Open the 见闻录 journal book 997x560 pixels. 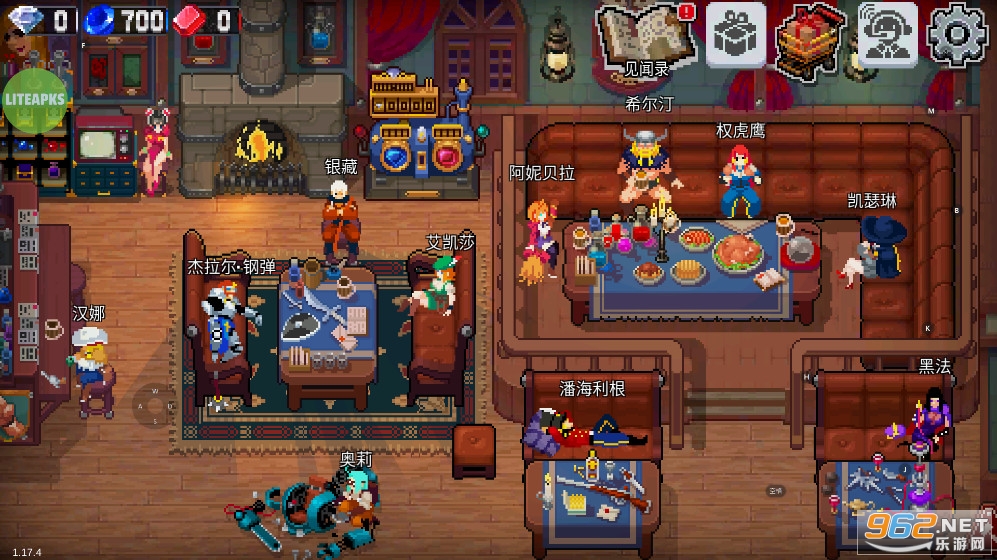click(645, 37)
